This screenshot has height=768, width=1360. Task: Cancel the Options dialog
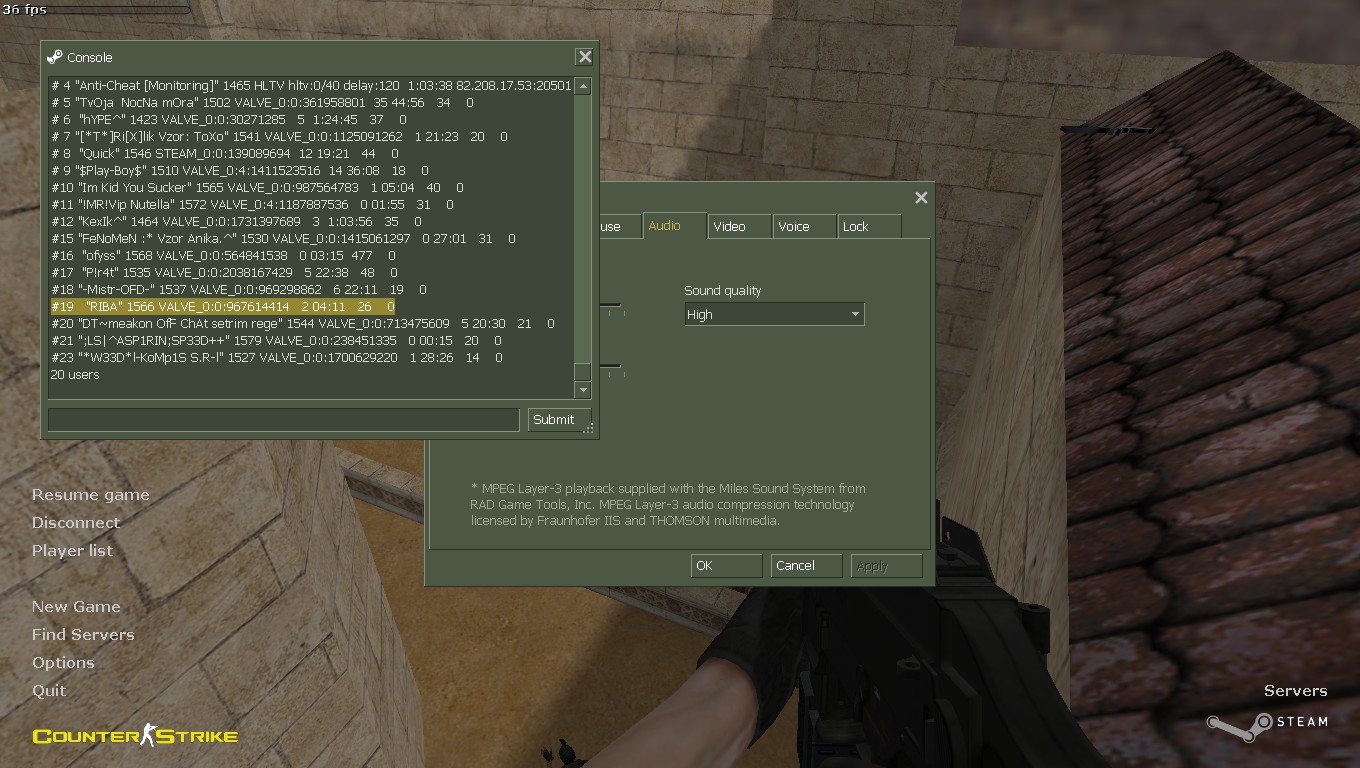pyautogui.click(x=805, y=566)
